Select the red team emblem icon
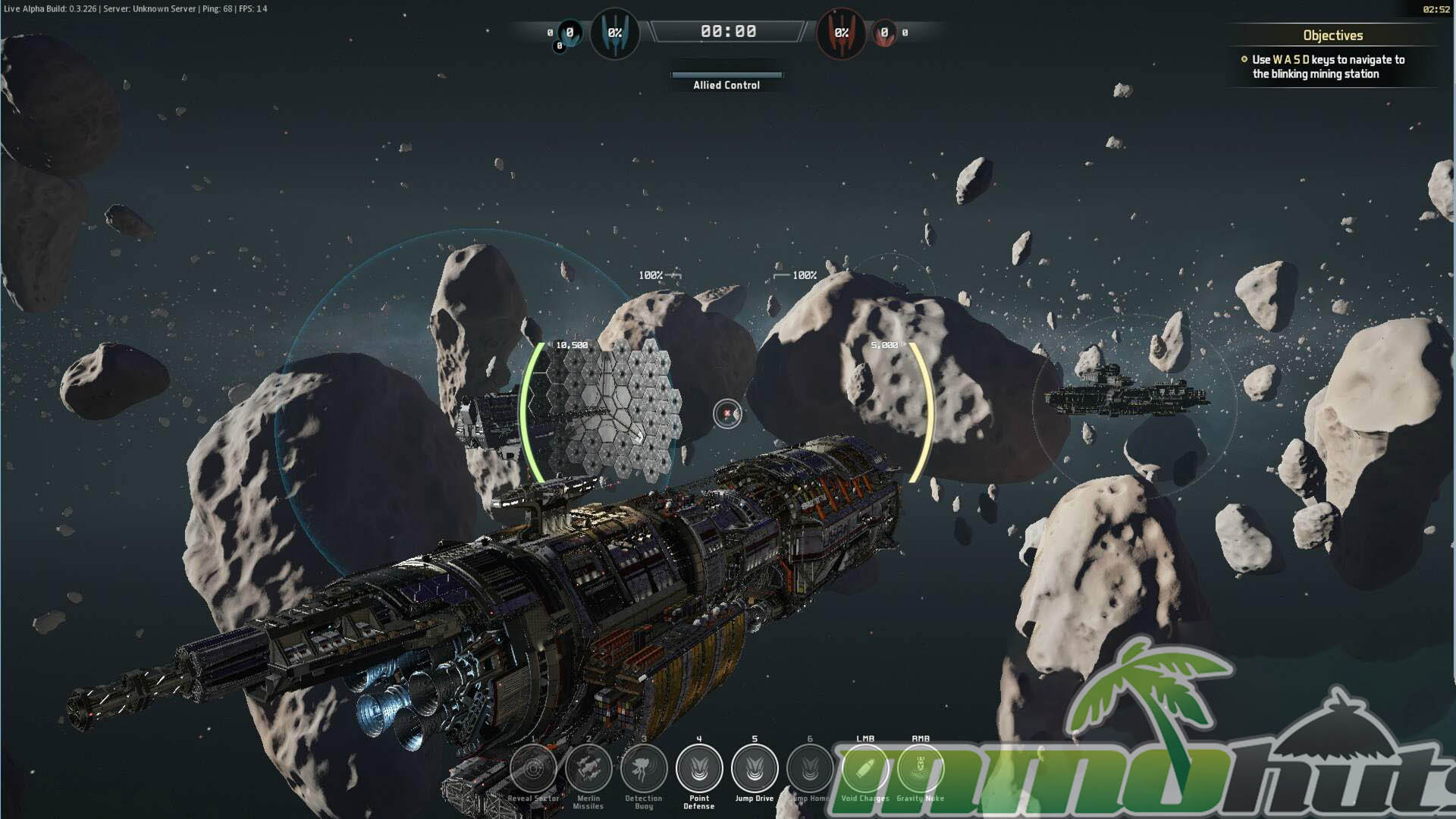Viewport: 1456px width, 819px height. pos(841,33)
